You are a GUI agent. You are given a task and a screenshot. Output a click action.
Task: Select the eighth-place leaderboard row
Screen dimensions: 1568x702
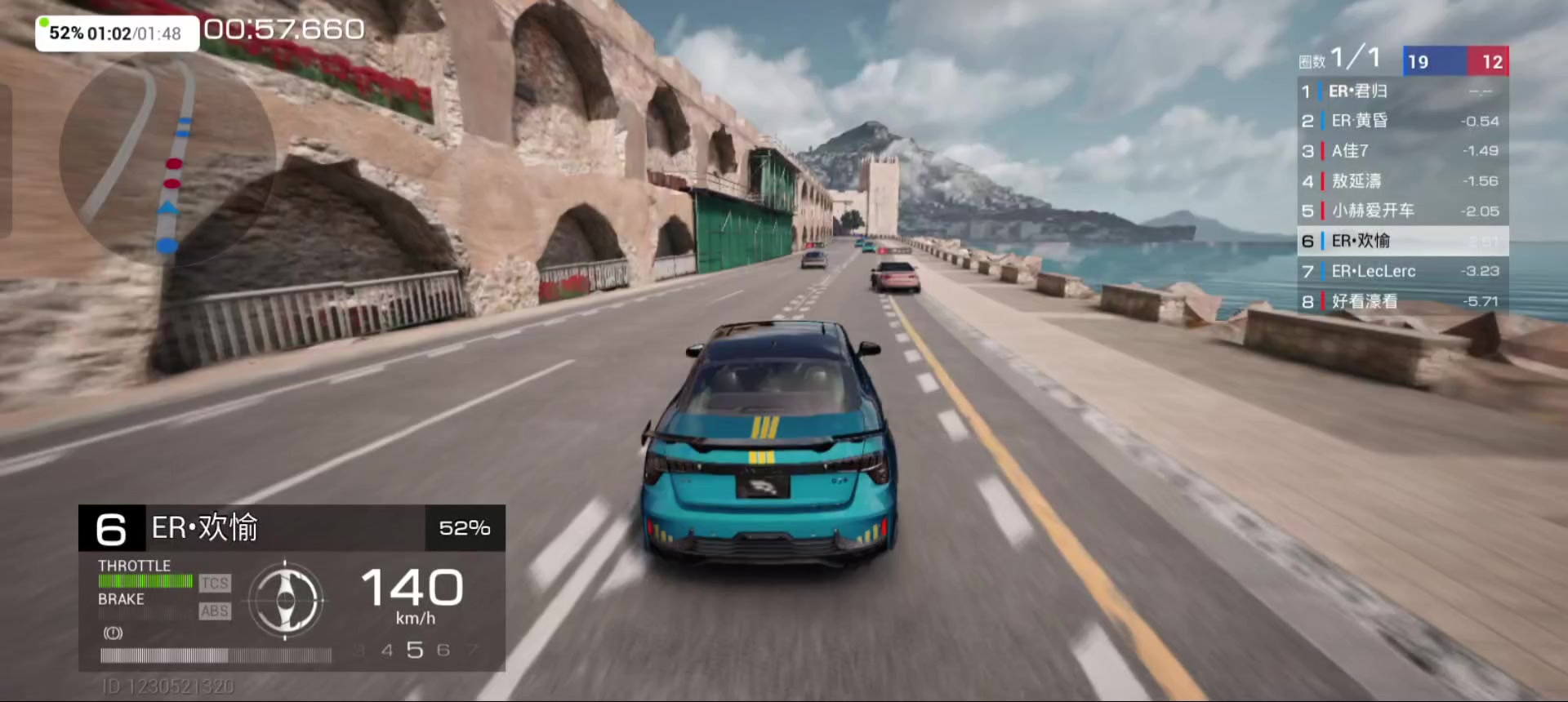pyautogui.click(x=1401, y=301)
